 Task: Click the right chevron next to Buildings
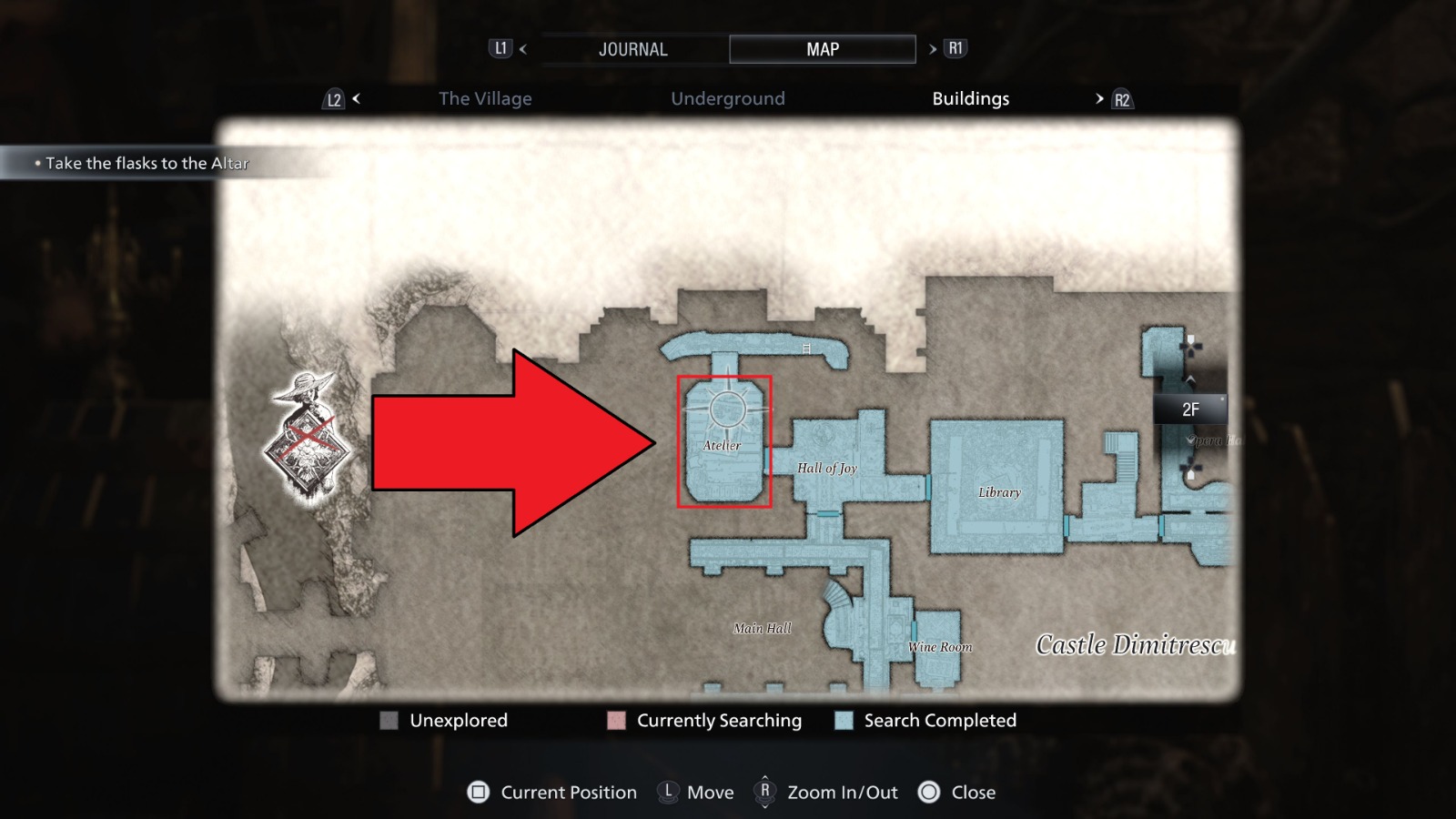pyautogui.click(x=1098, y=98)
